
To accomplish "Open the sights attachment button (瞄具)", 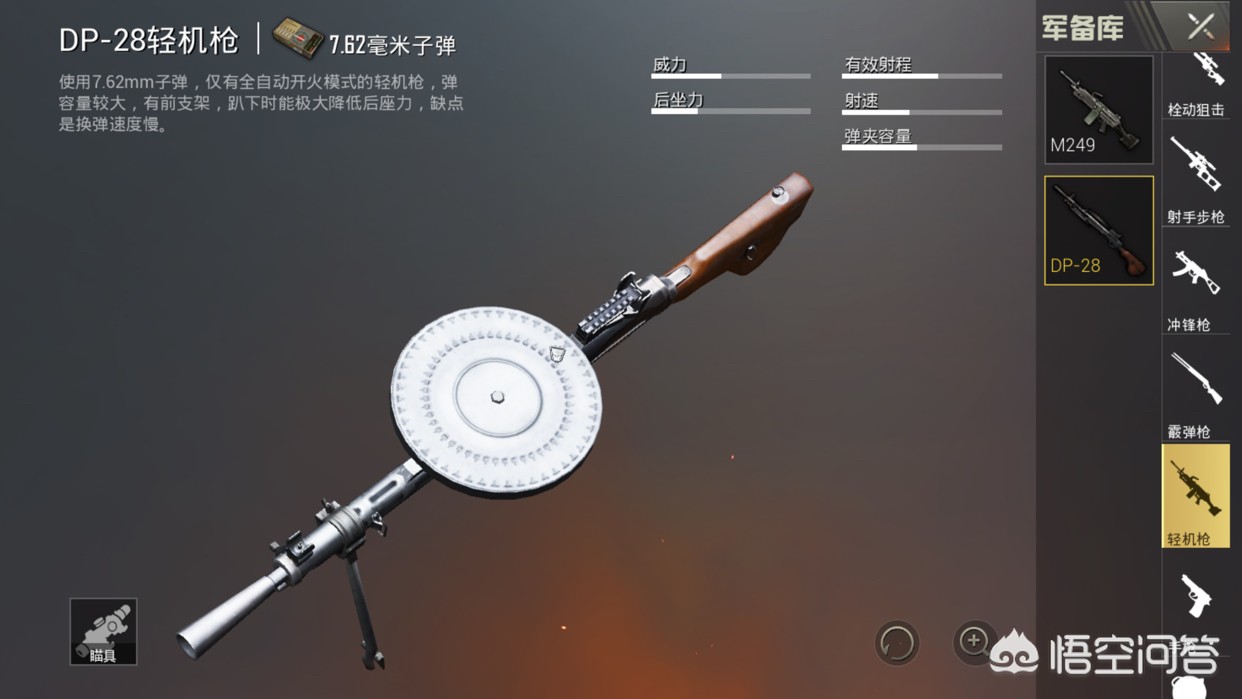I will coord(103,632).
